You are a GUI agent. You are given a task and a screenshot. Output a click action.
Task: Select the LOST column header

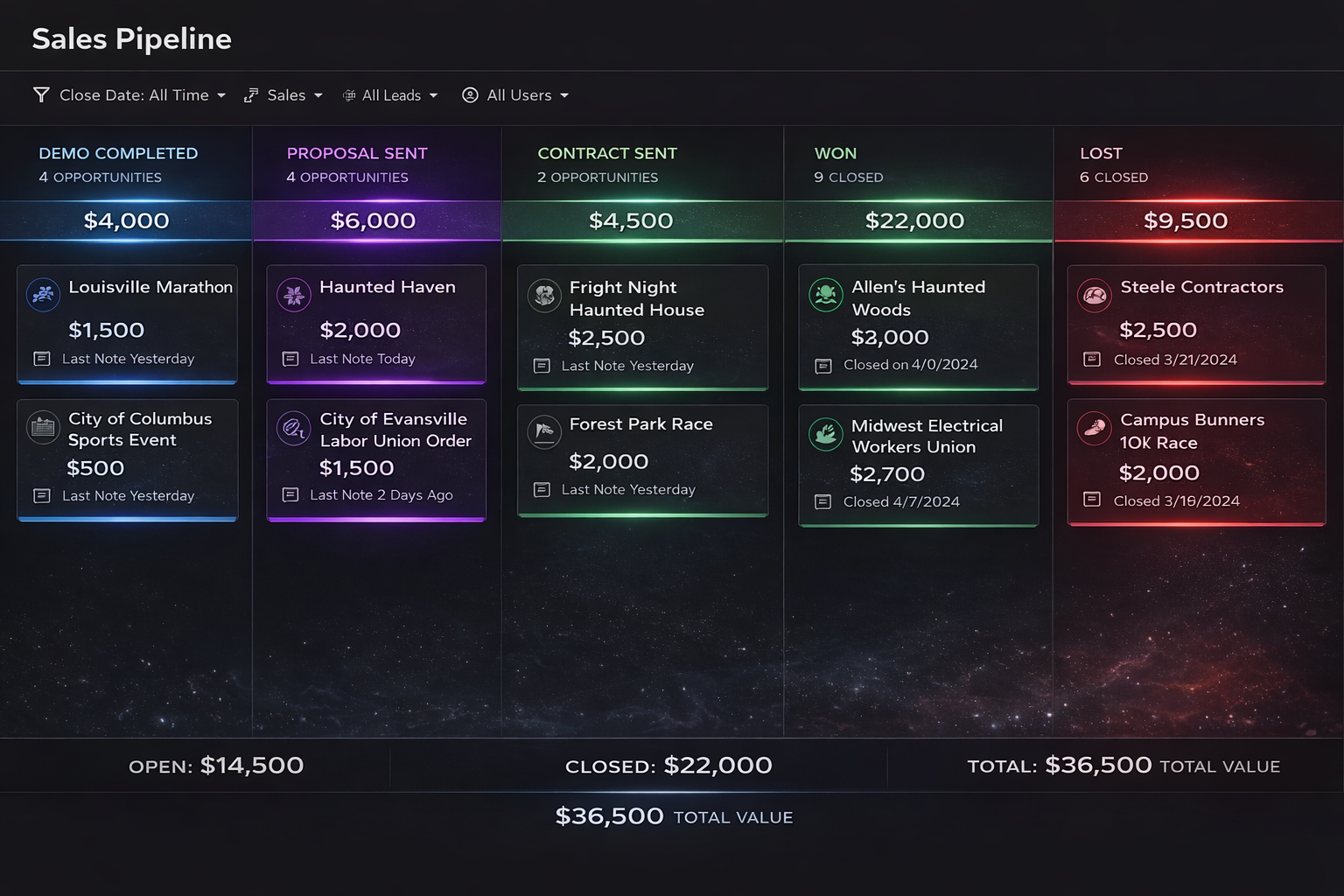(1101, 153)
